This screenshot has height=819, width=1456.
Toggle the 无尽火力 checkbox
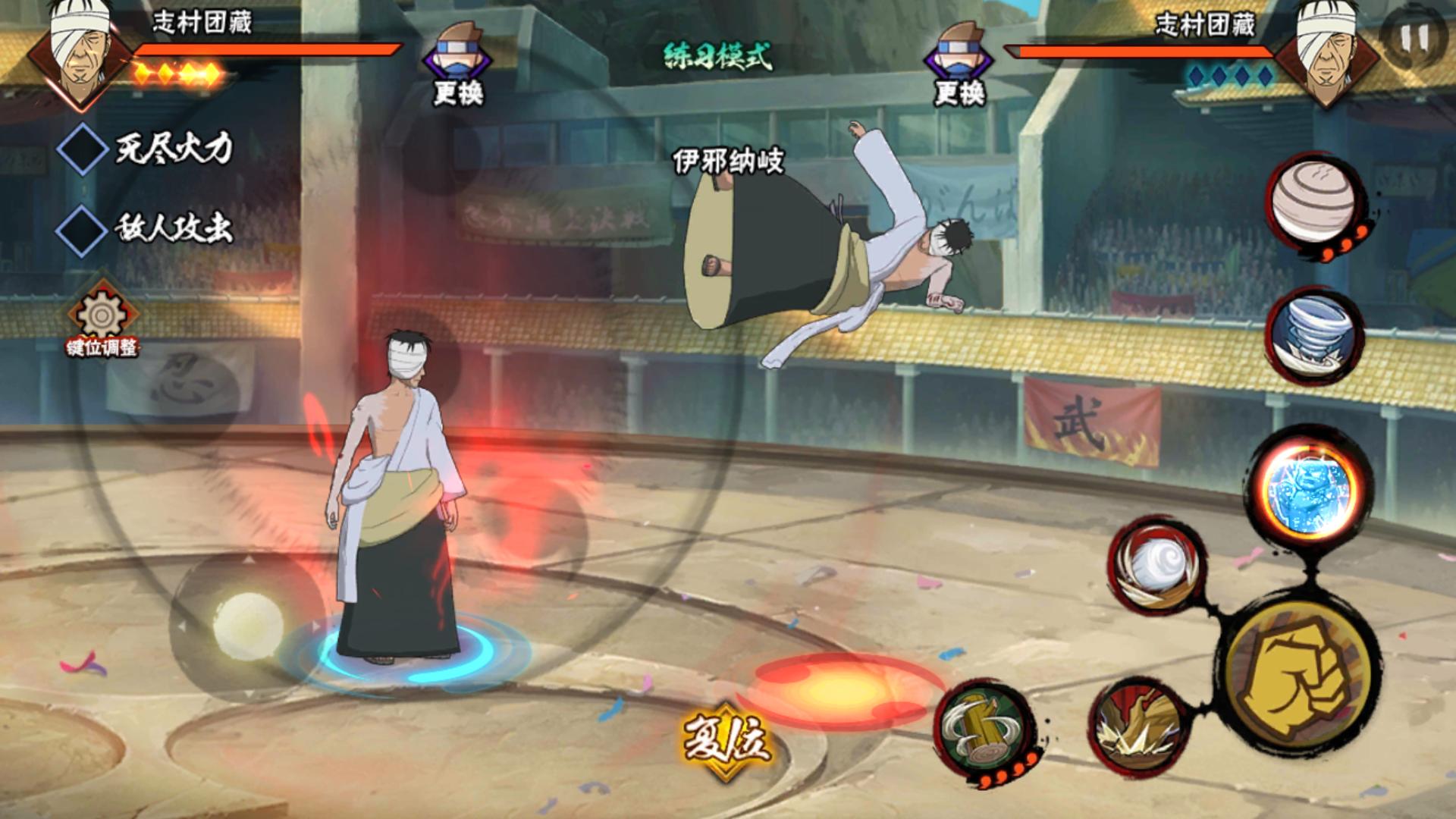tap(83, 149)
